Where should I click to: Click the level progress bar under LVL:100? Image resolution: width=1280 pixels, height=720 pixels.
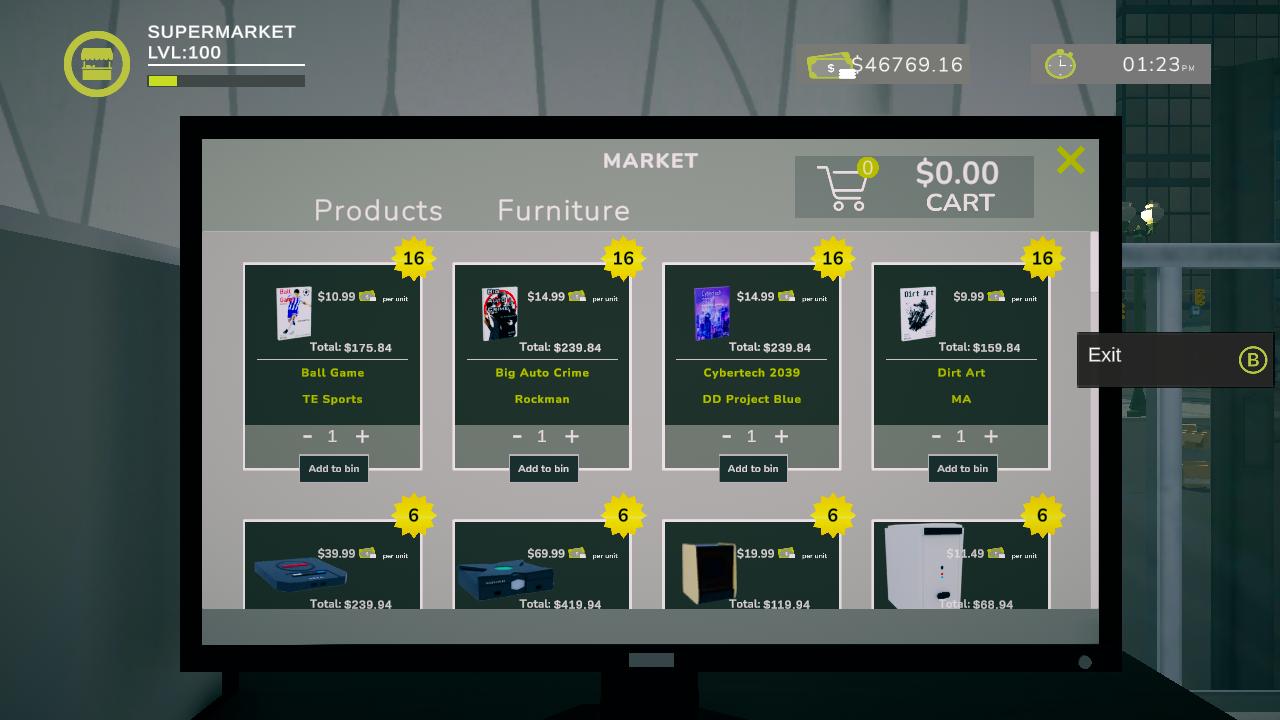tap(225, 80)
